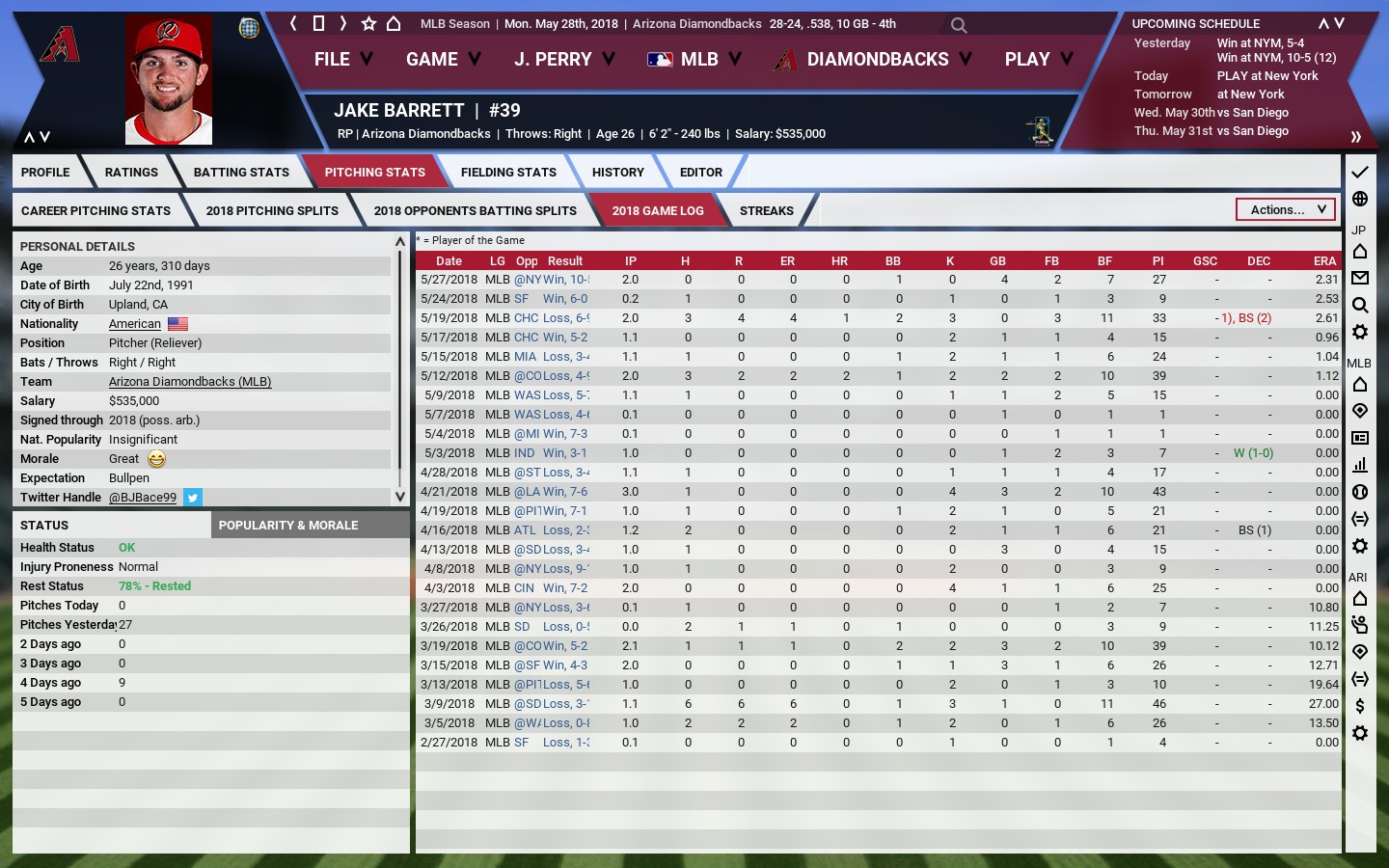The width and height of the screenshot is (1389, 868).
Task: View CAREER PITCHING STATS subtab
Action: click(x=95, y=211)
